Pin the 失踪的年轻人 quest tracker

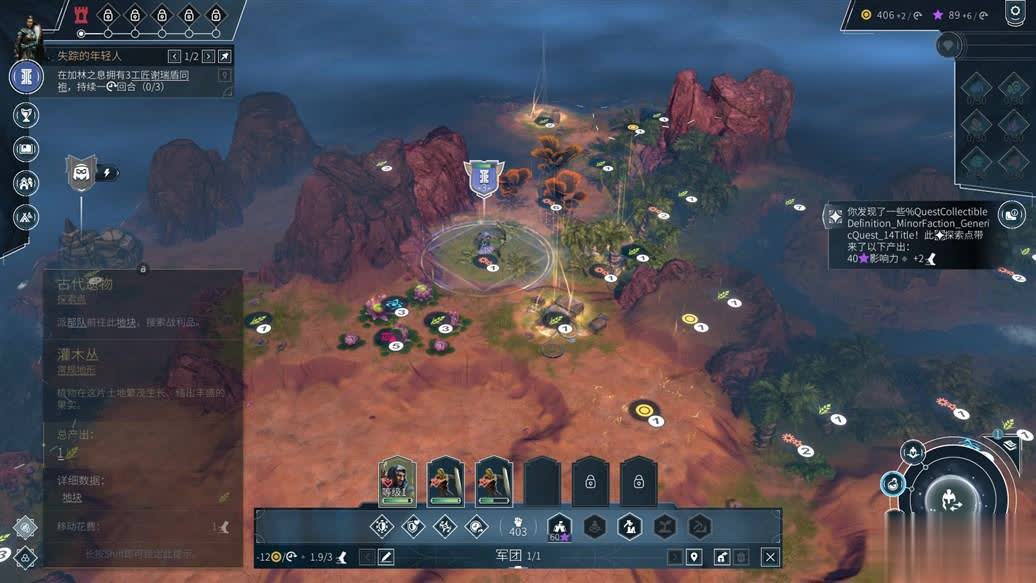pos(225,56)
